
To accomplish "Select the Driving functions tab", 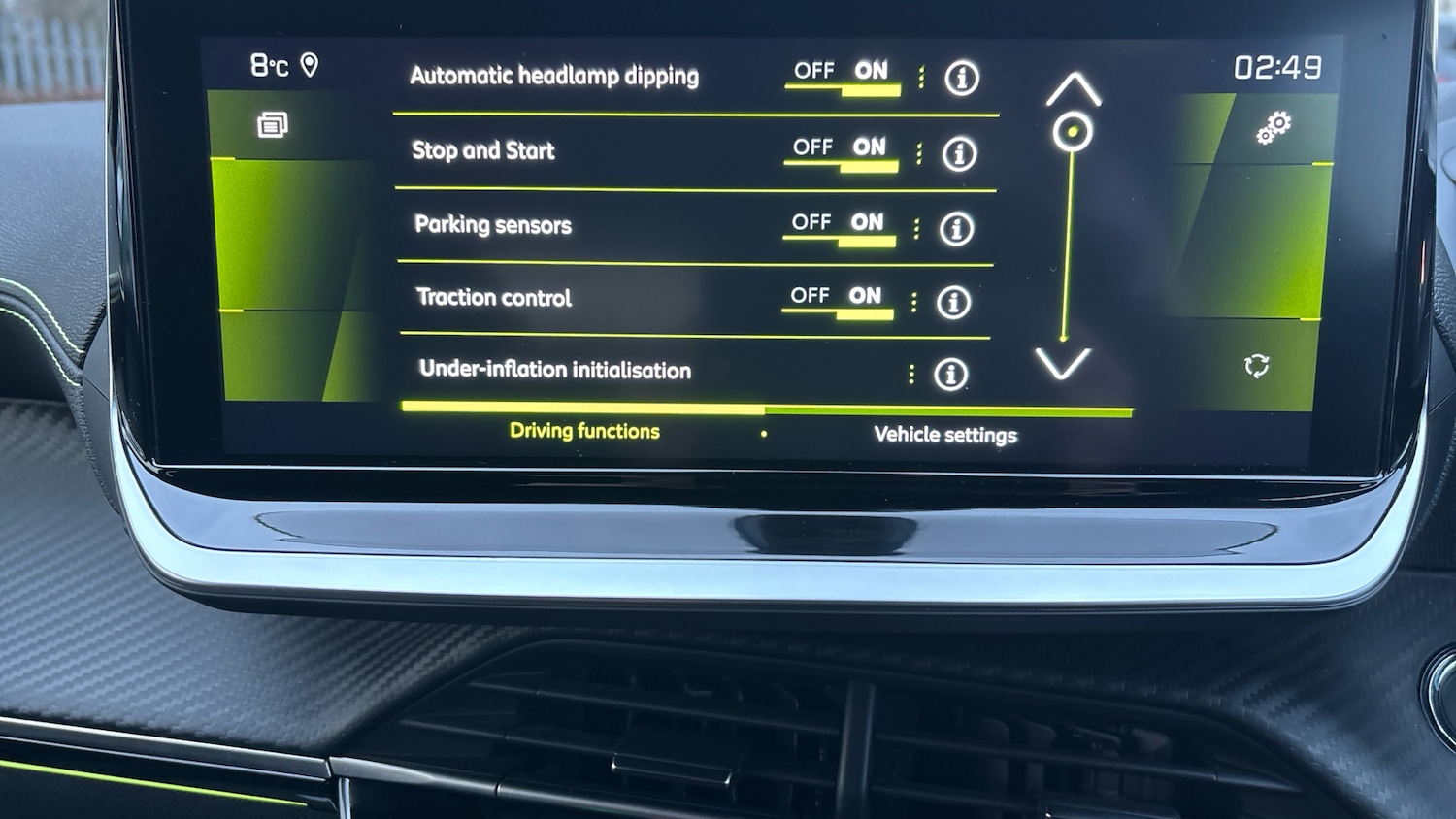I will [x=583, y=431].
